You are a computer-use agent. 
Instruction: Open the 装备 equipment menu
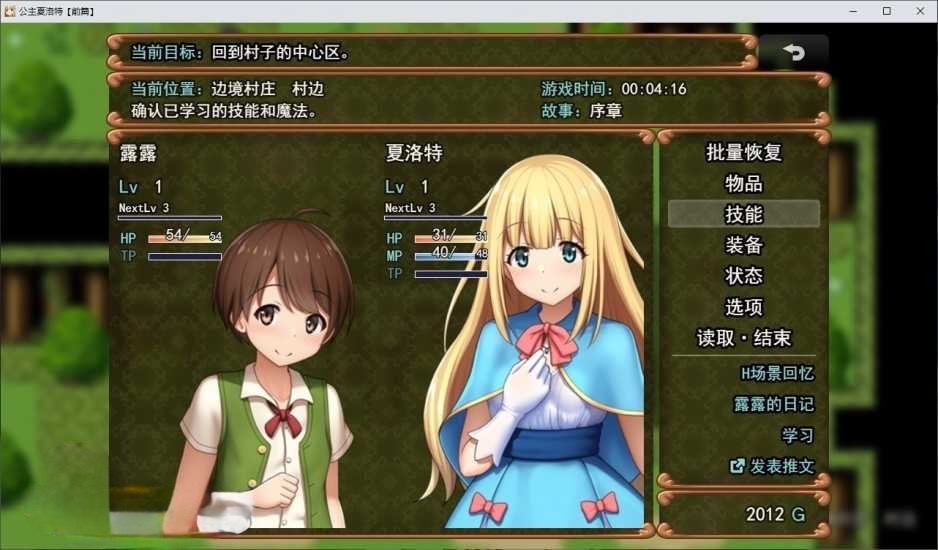(743, 245)
